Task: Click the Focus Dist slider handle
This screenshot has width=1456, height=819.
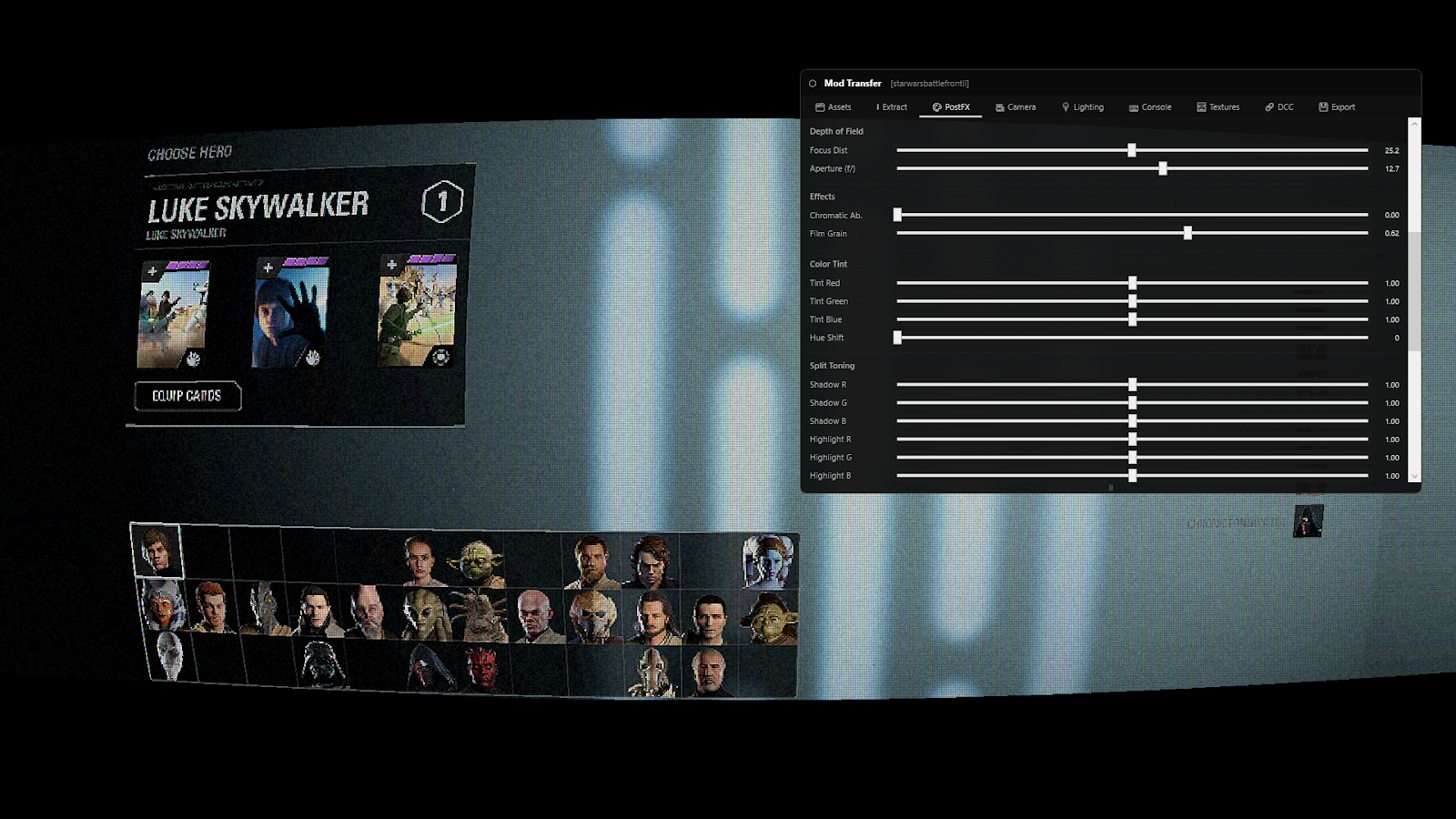Action: coord(1132,150)
